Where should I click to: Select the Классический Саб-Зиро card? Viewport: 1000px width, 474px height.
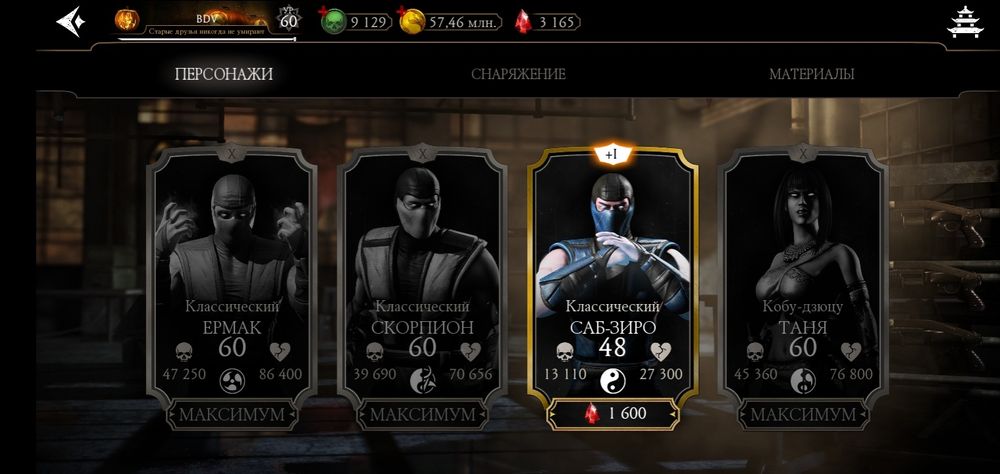point(613,270)
